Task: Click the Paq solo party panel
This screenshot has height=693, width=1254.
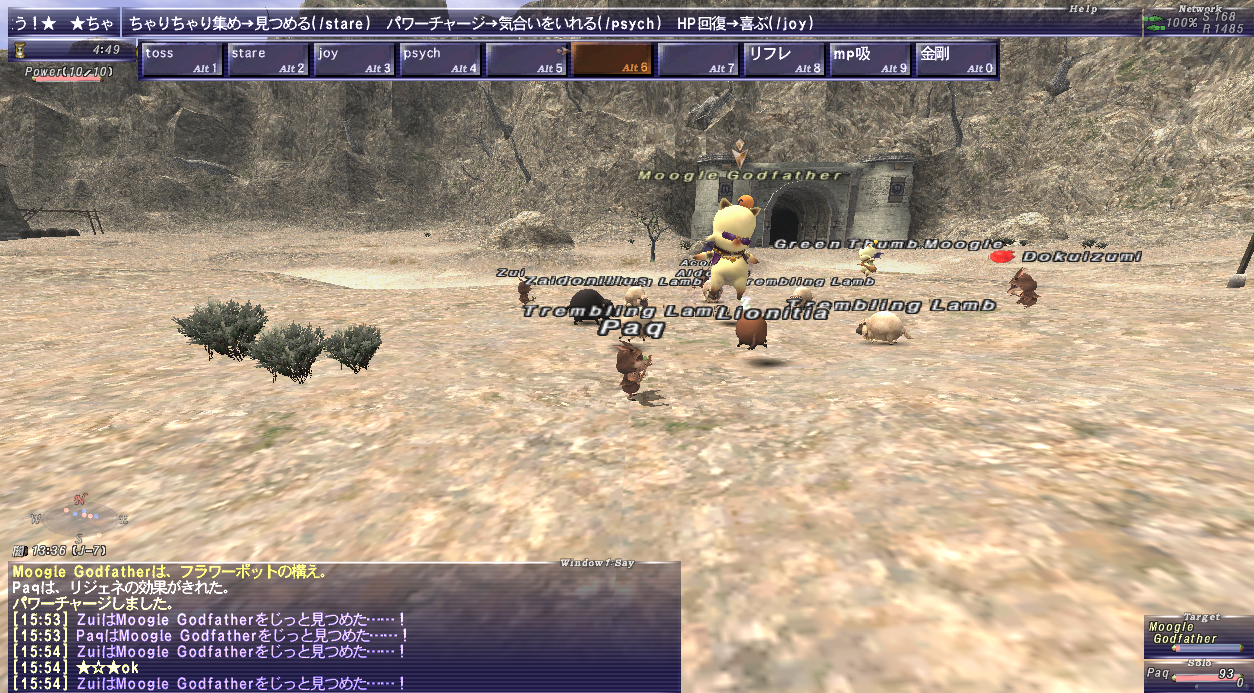Action: (1197, 676)
